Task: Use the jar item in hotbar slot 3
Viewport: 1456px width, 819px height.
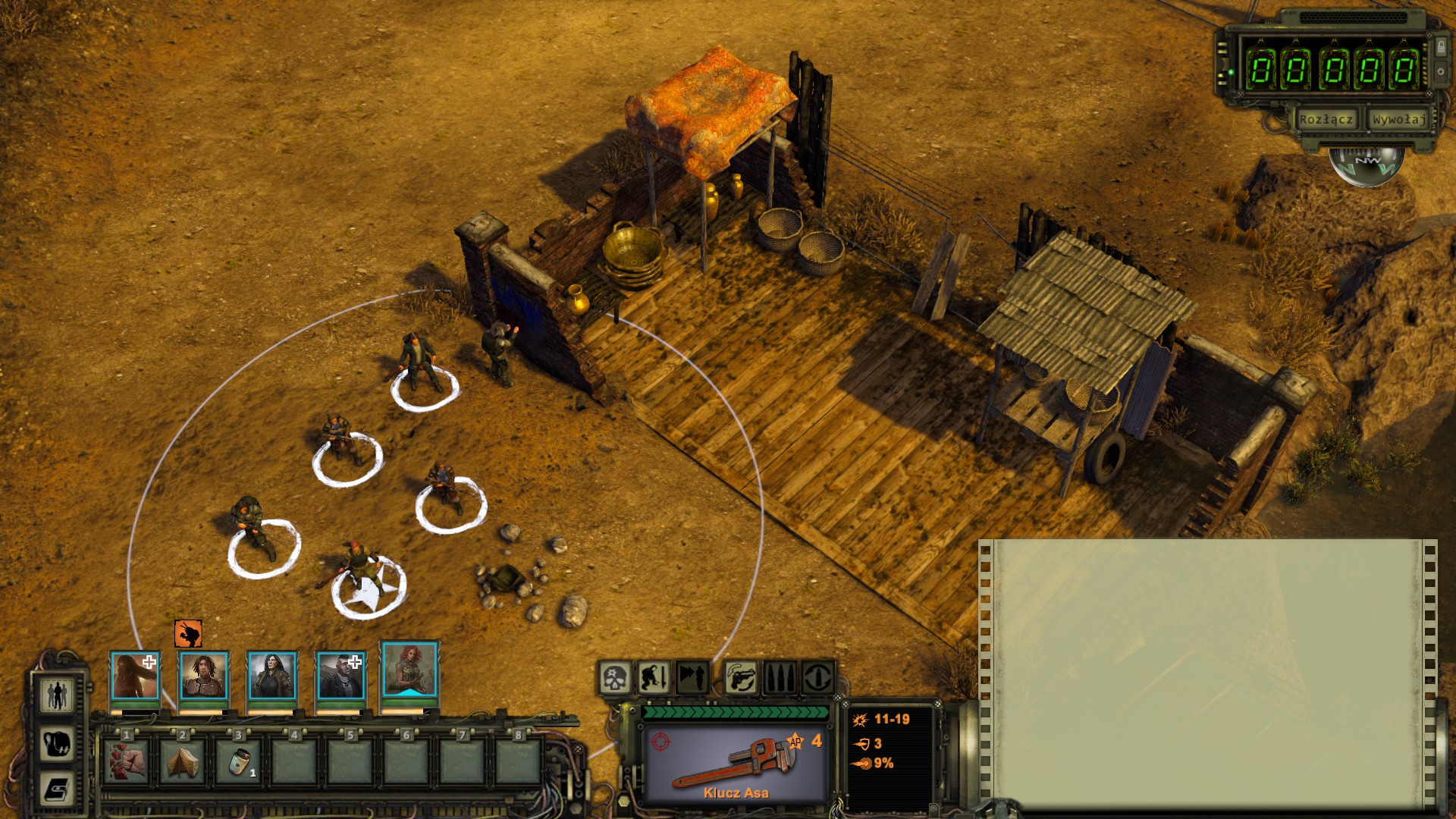Action: 238,761
